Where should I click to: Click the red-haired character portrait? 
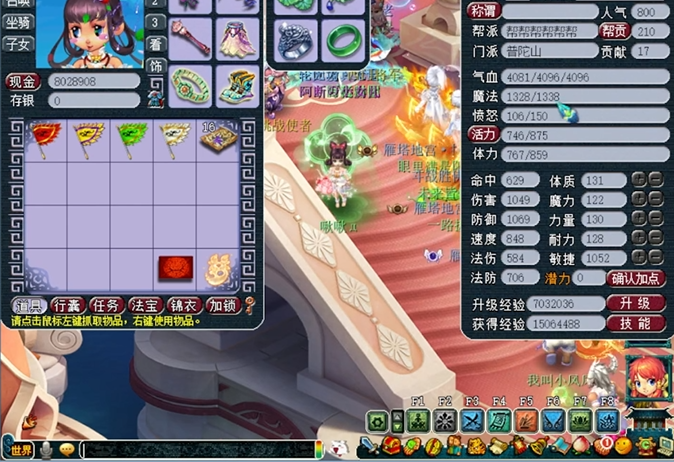coord(646,380)
